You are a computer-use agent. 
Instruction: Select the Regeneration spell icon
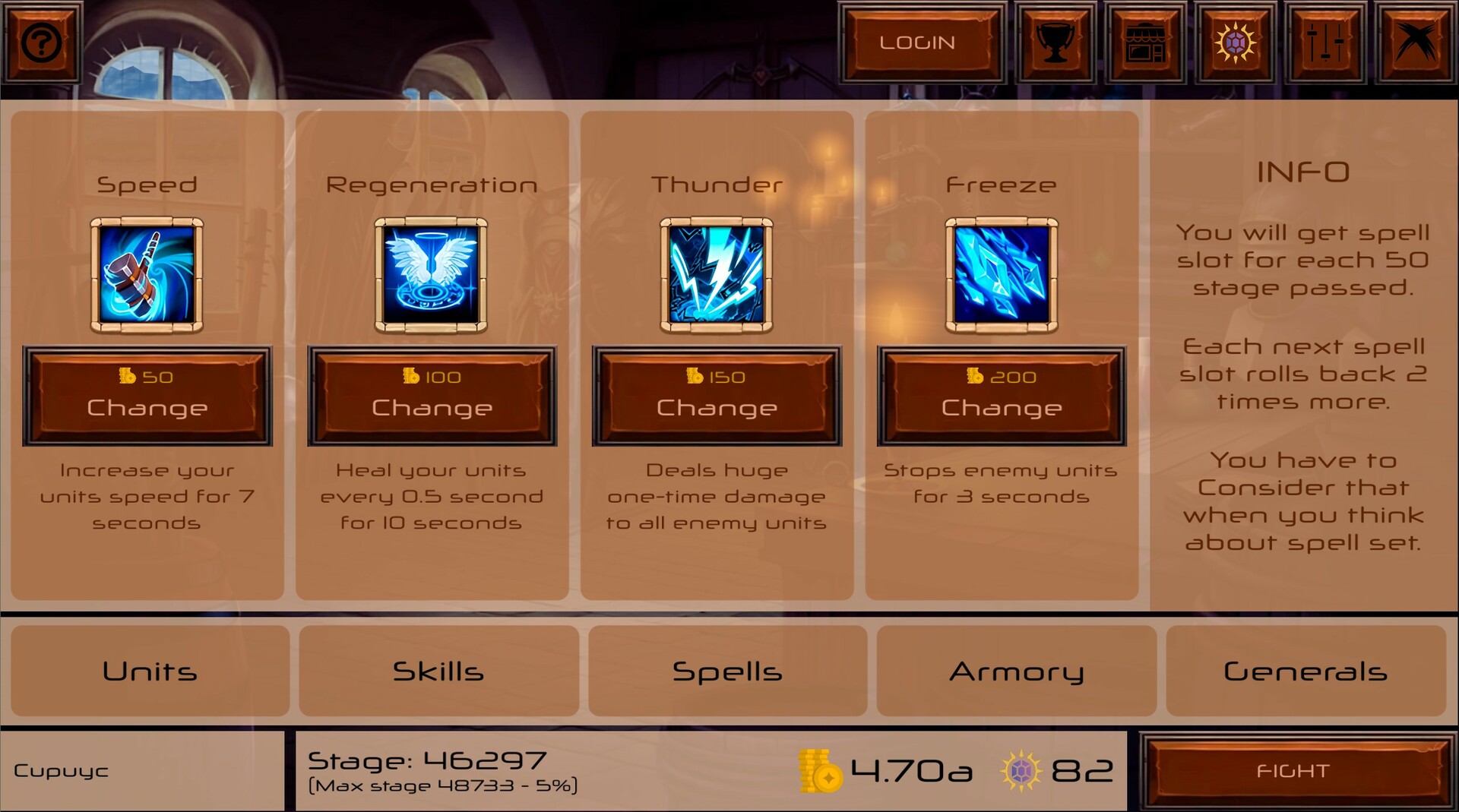click(x=432, y=275)
